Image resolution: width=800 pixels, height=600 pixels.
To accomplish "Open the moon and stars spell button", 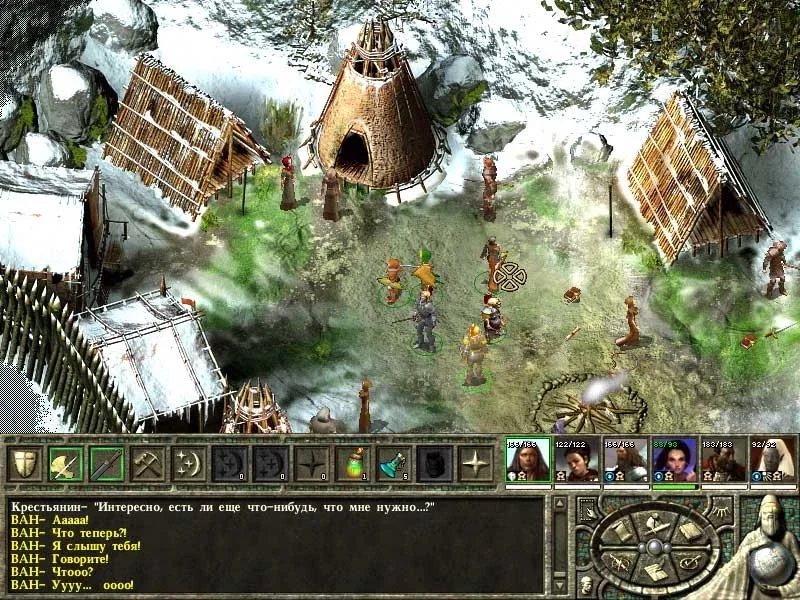I will click(189, 463).
